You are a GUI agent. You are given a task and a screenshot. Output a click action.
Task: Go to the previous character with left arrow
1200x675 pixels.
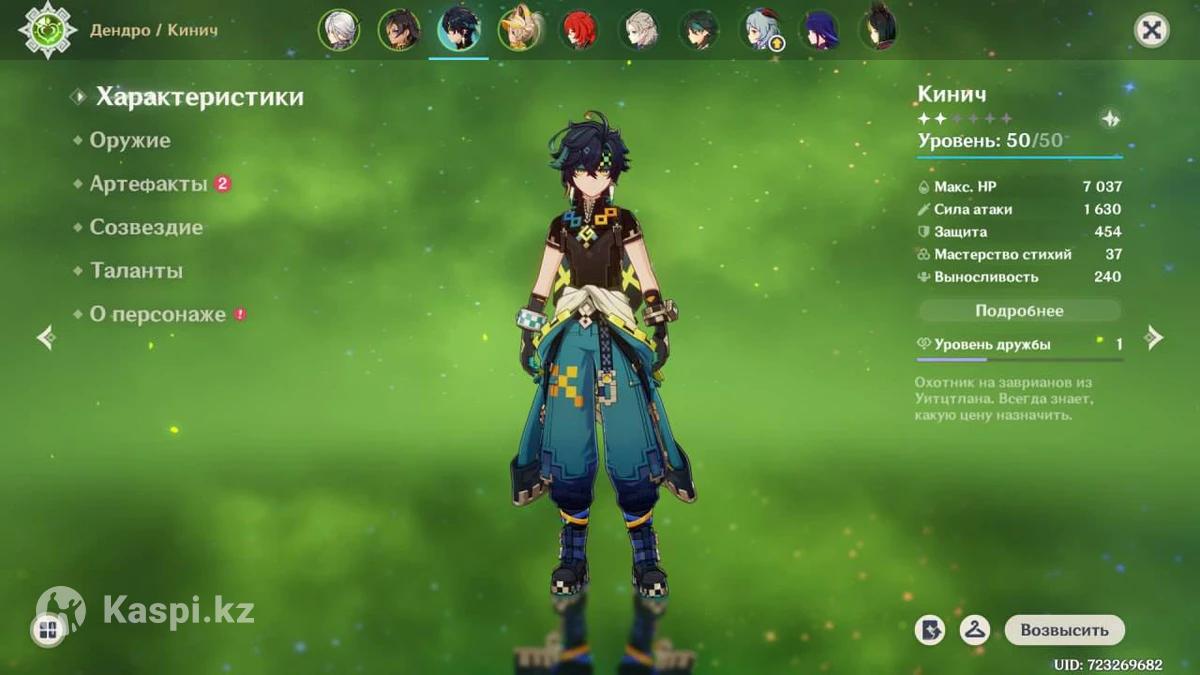(45, 338)
